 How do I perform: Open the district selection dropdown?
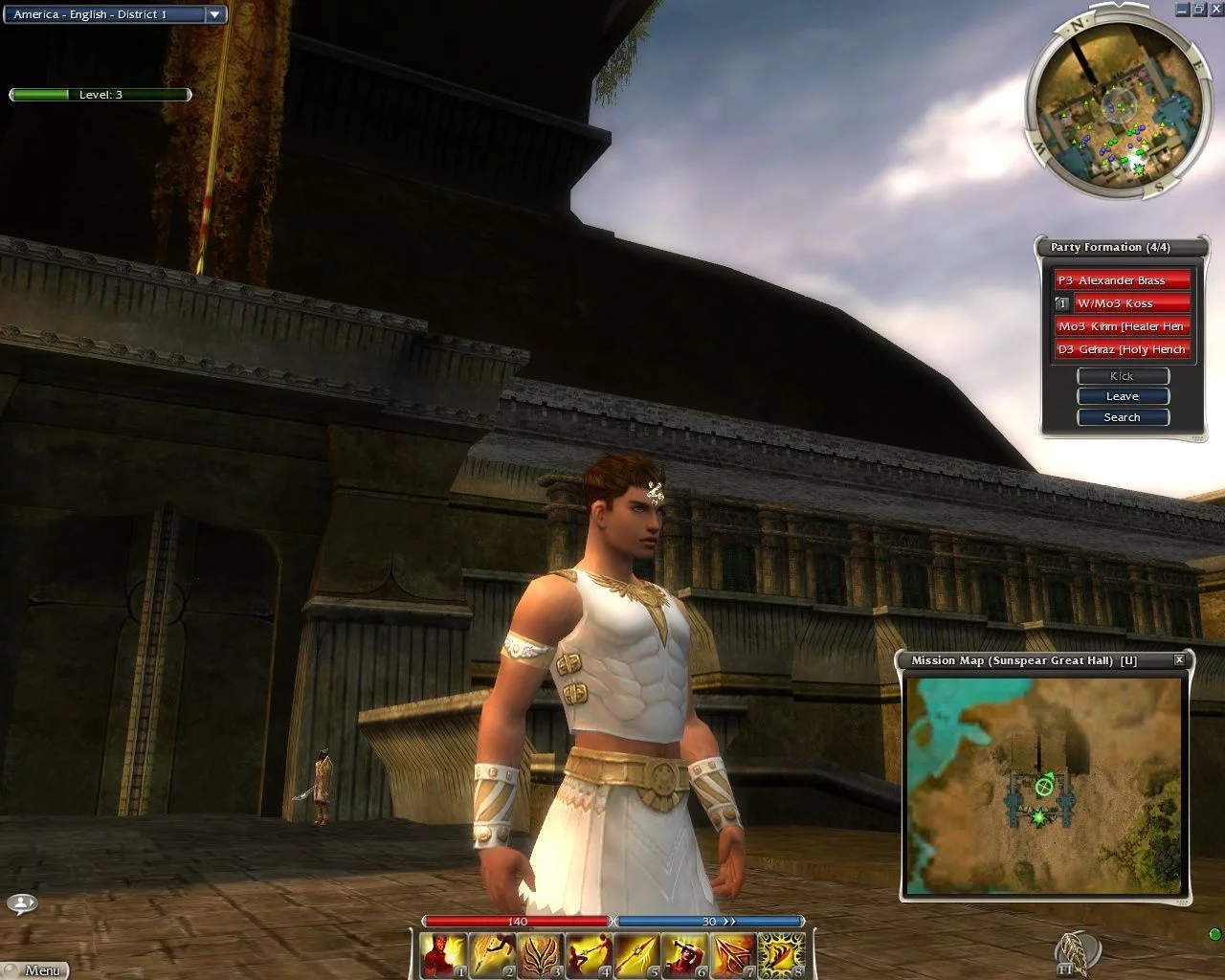point(215,14)
